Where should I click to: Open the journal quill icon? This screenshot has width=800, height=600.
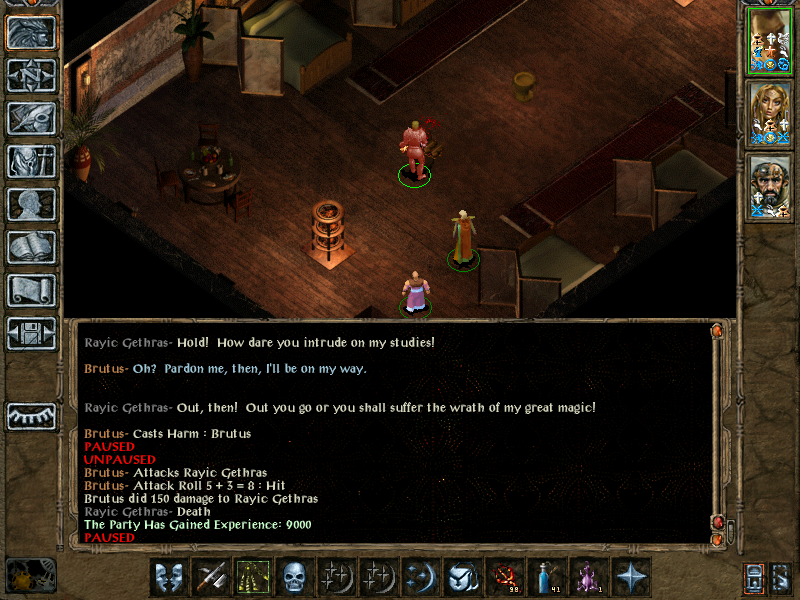click(x=31, y=118)
